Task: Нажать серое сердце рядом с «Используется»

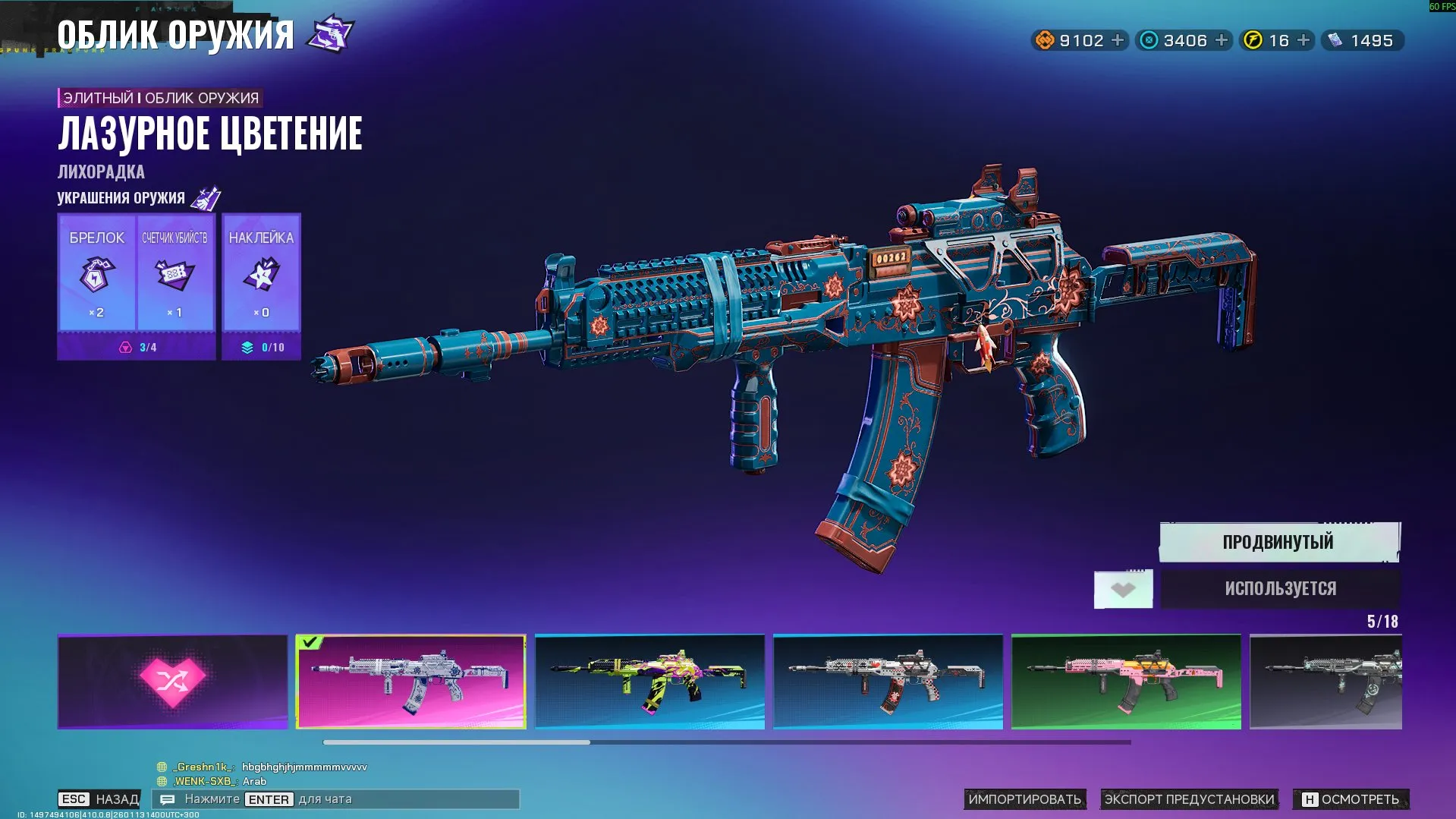Action: 1123,588
